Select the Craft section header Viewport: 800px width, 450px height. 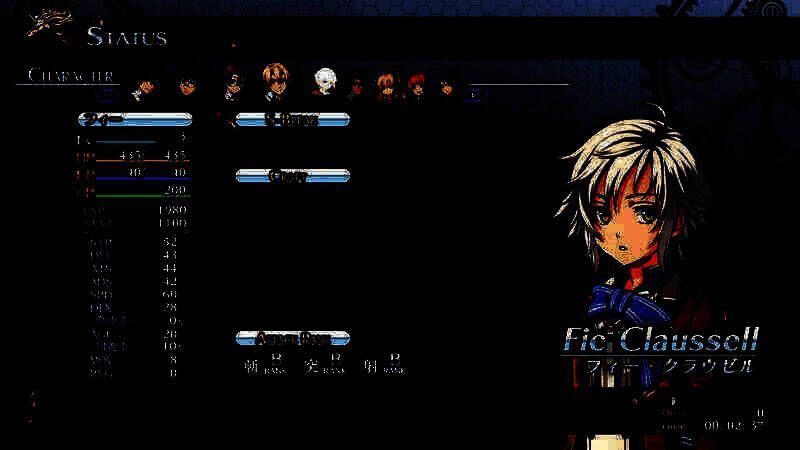tap(292, 176)
